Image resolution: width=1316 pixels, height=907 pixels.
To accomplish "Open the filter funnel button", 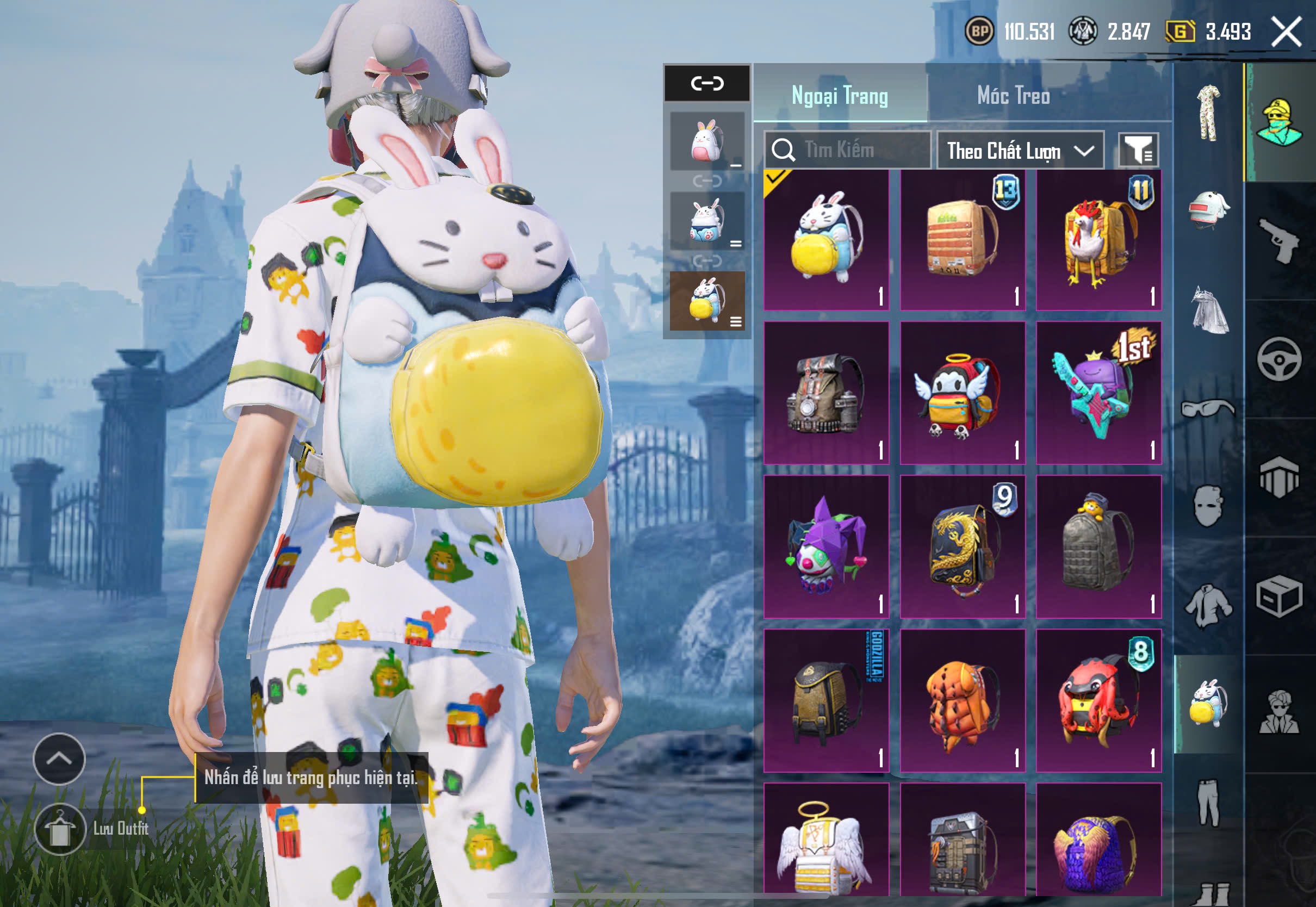I will (1138, 151).
